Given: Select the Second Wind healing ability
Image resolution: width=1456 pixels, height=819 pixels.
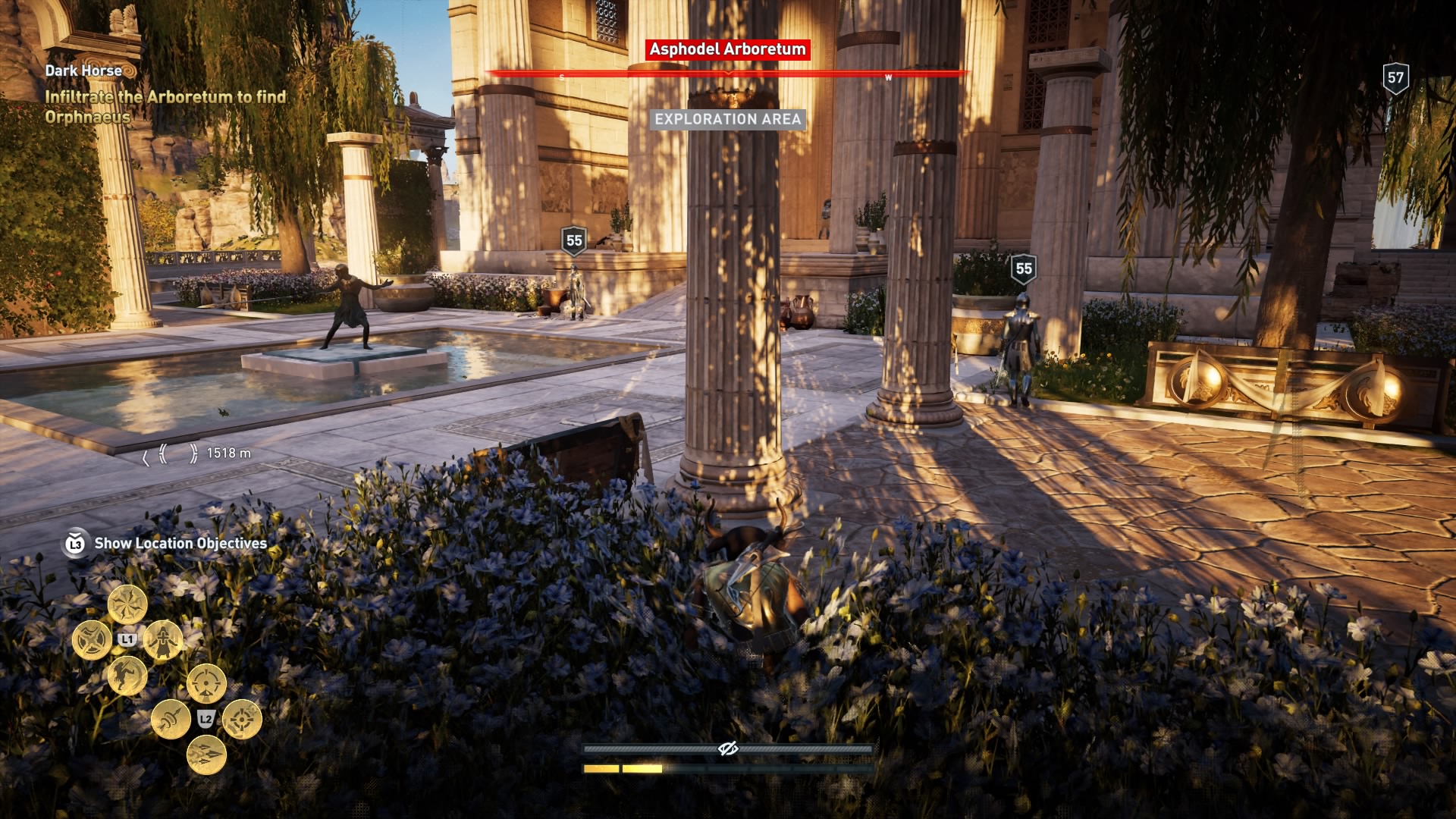Looking at the screenshot, I should (x=162, y=641).
